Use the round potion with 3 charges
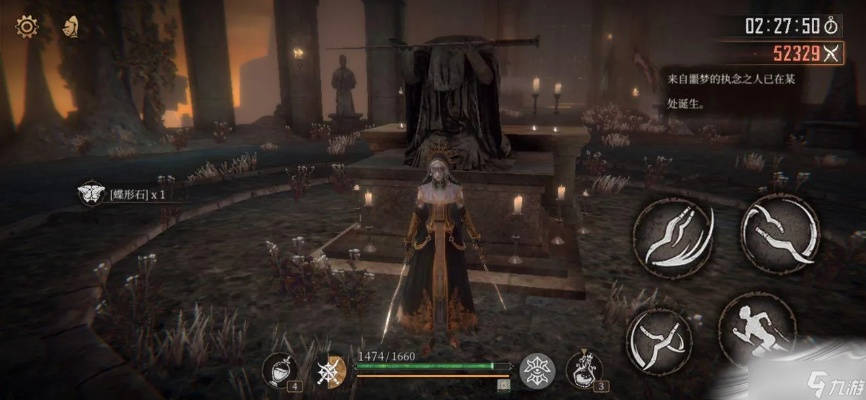Screen dimensions: 866x400 [x=584, y=369]
